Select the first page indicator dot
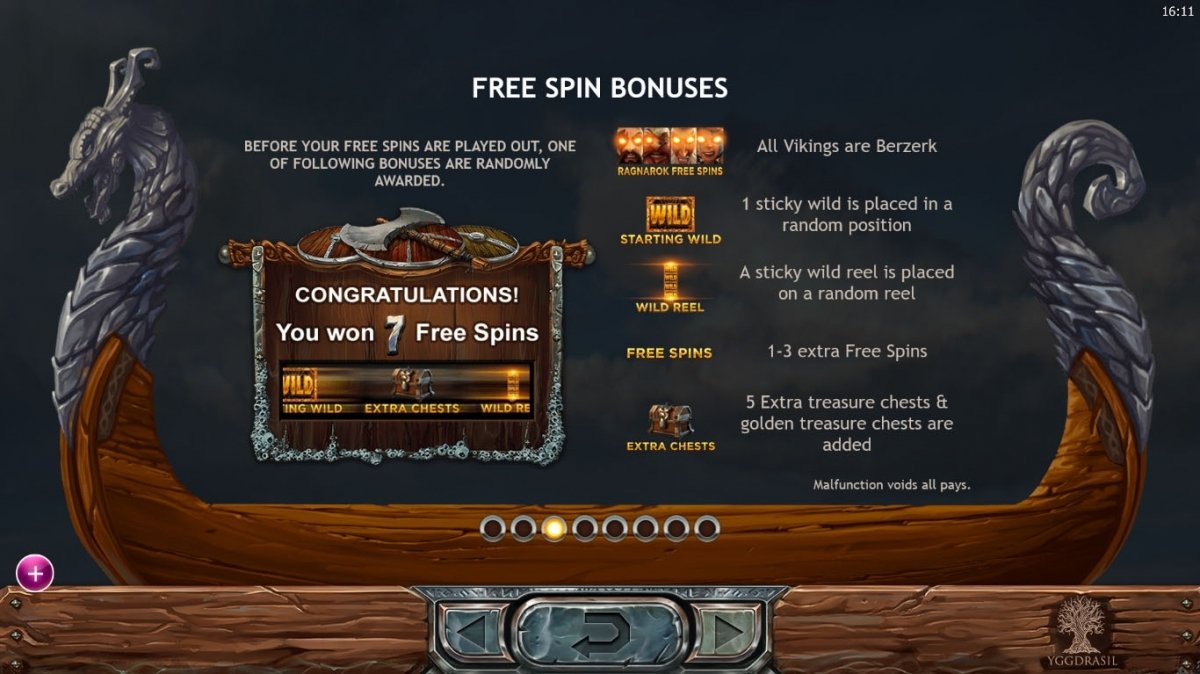 493,527
